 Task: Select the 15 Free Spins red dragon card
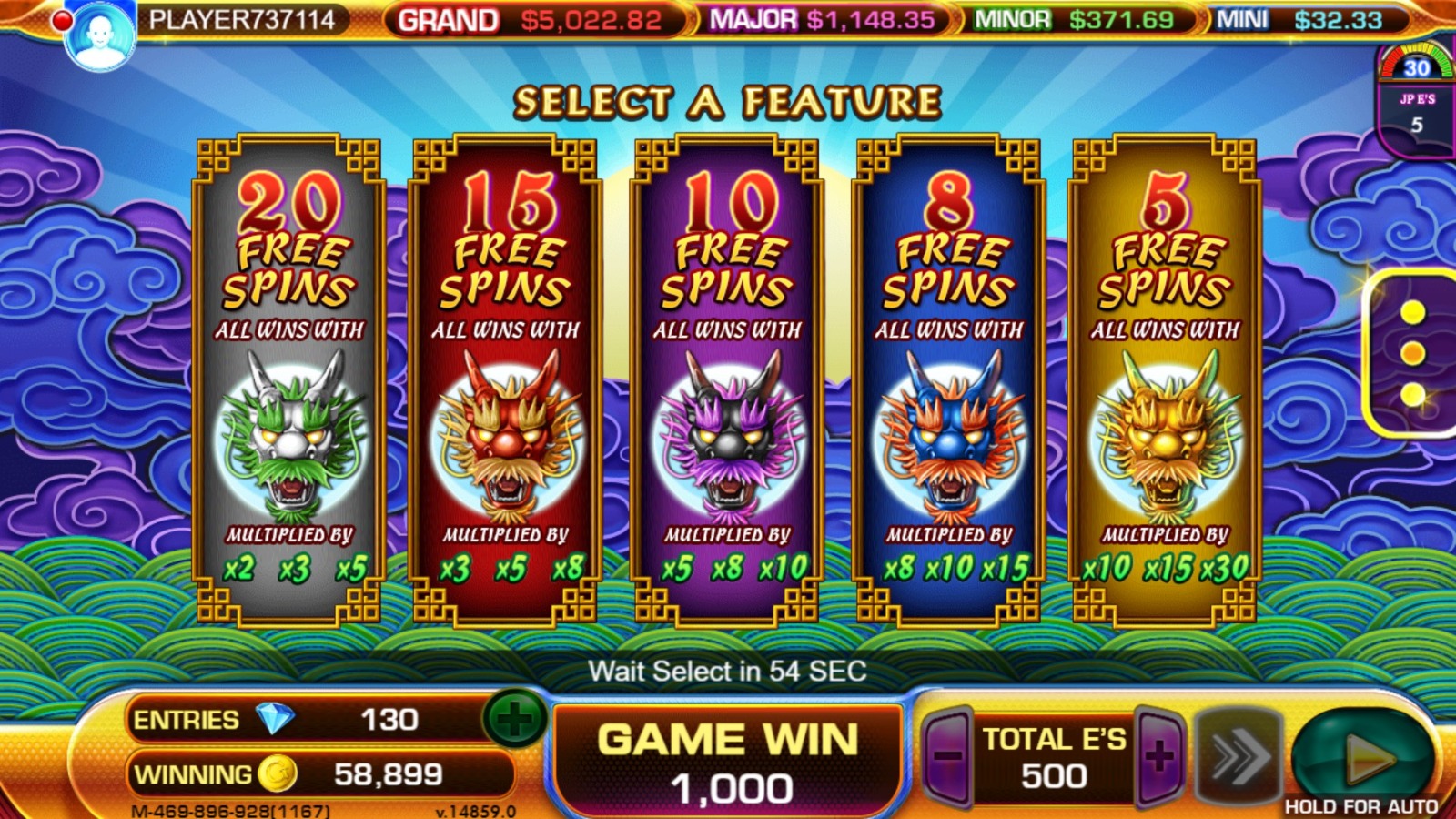pos(506,382)
